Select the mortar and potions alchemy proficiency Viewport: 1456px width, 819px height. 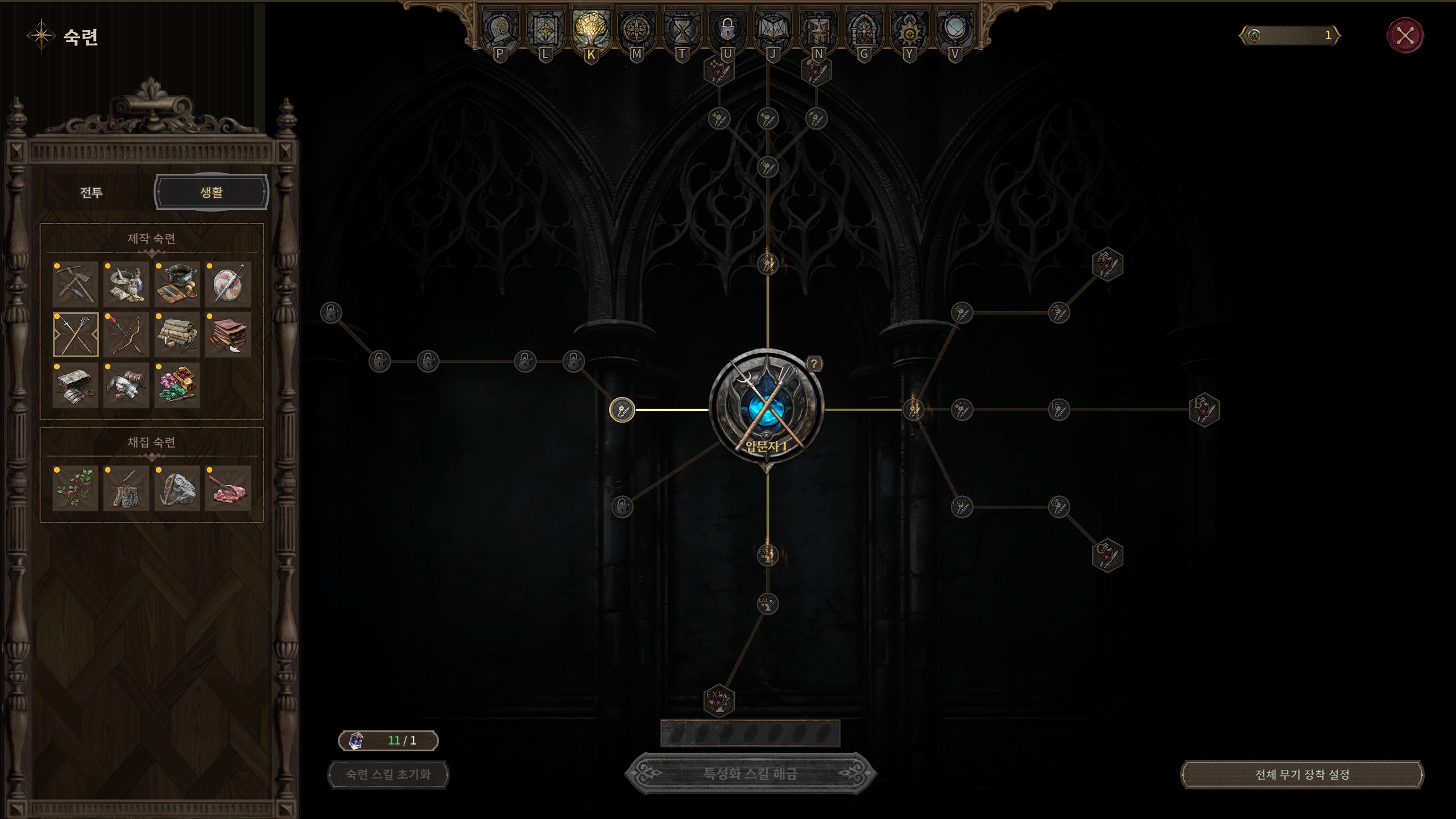tap(126, 284)
